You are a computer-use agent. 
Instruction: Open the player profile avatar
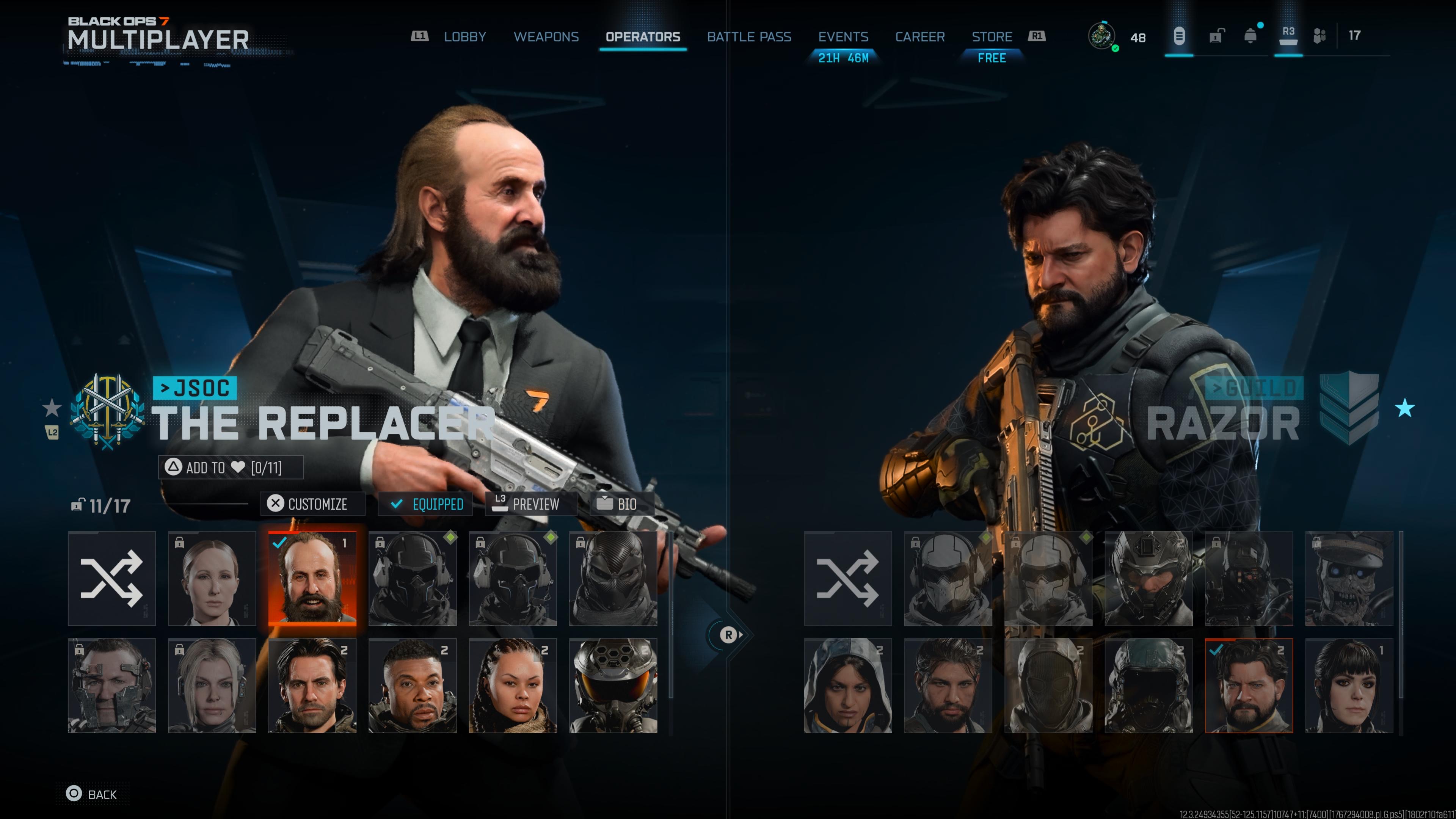click(x=1101, y=36)
